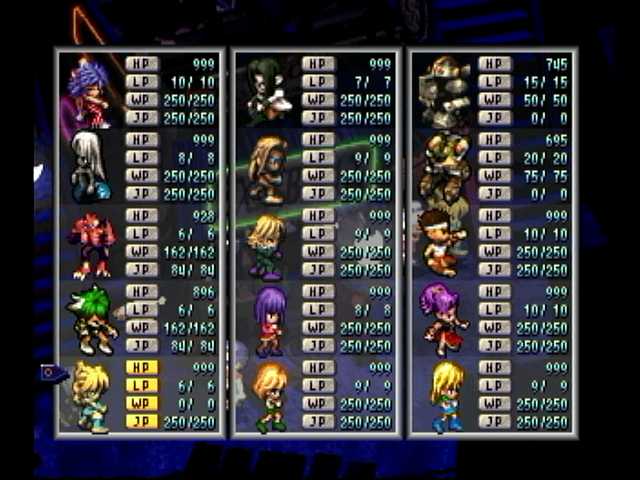Select the purple pigtailed girl in red skirt

coord(444,320)
